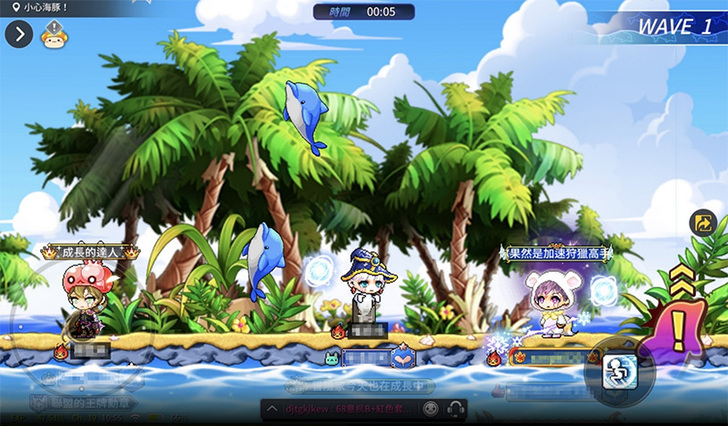
Task: Expand the side menu arrow button
Action: 19,34
